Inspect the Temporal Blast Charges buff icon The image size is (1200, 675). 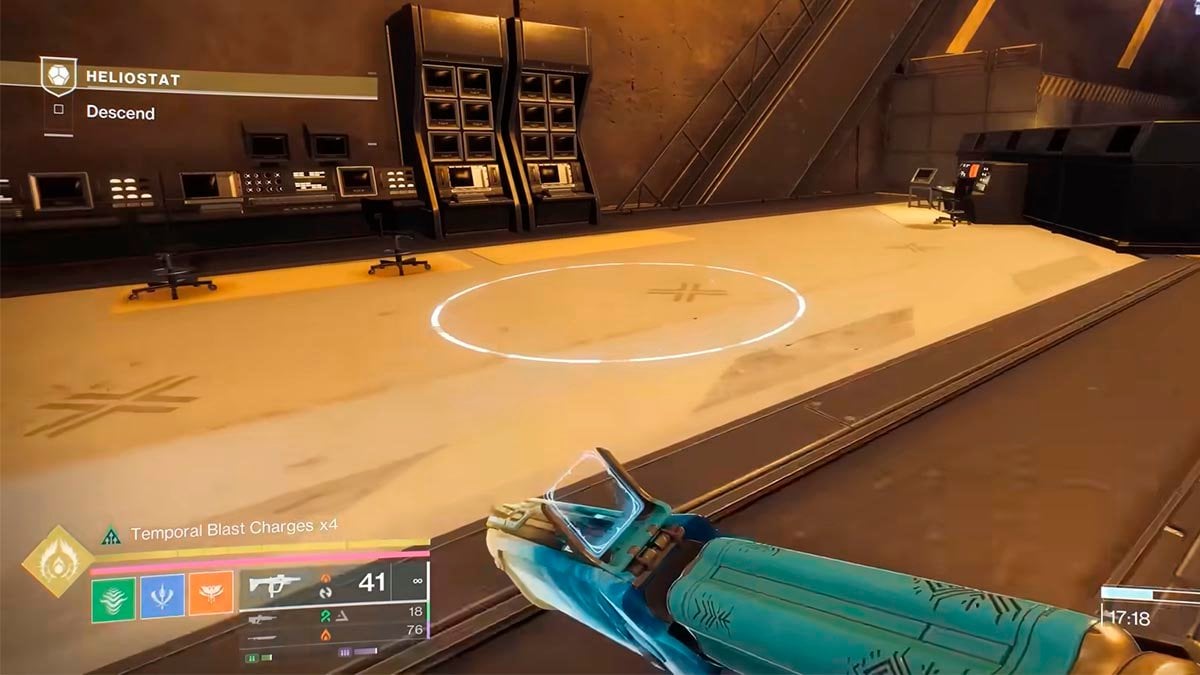(x=110, y=537)
